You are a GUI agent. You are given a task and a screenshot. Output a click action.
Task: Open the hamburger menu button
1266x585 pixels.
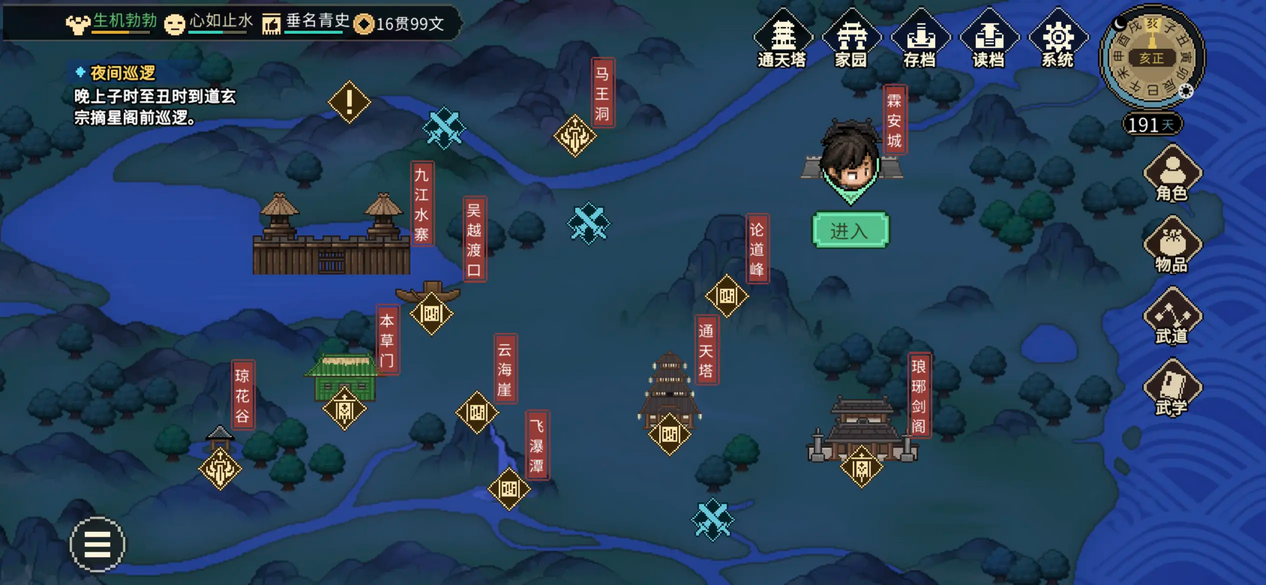point(97,544)
